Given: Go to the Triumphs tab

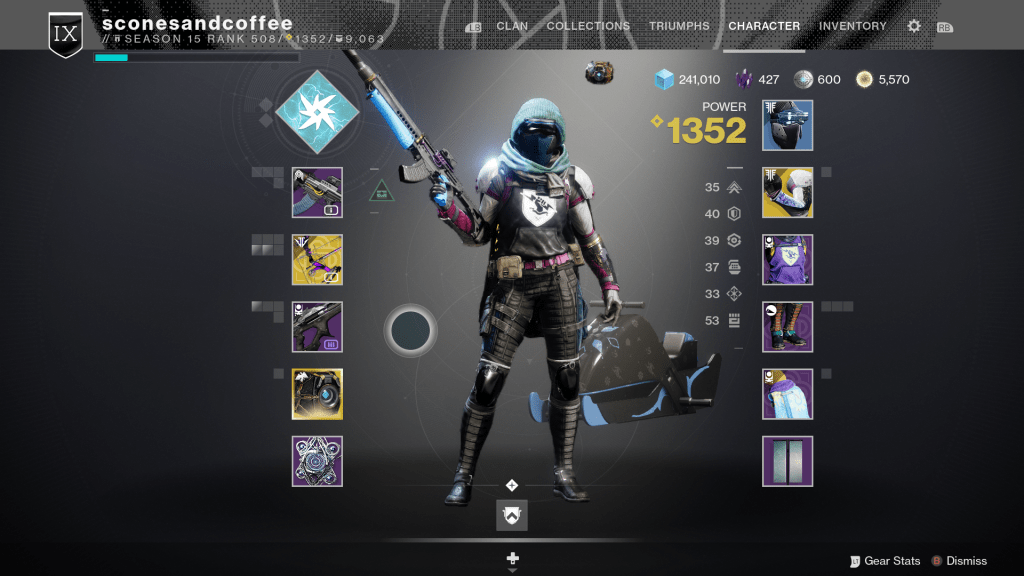Looking at the screenshot, I should 679,26.
